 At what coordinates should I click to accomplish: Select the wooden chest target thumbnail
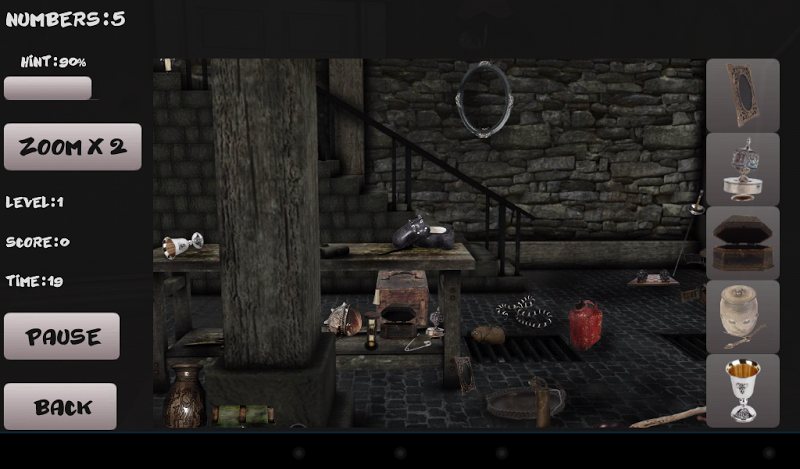tap(743, 243)
